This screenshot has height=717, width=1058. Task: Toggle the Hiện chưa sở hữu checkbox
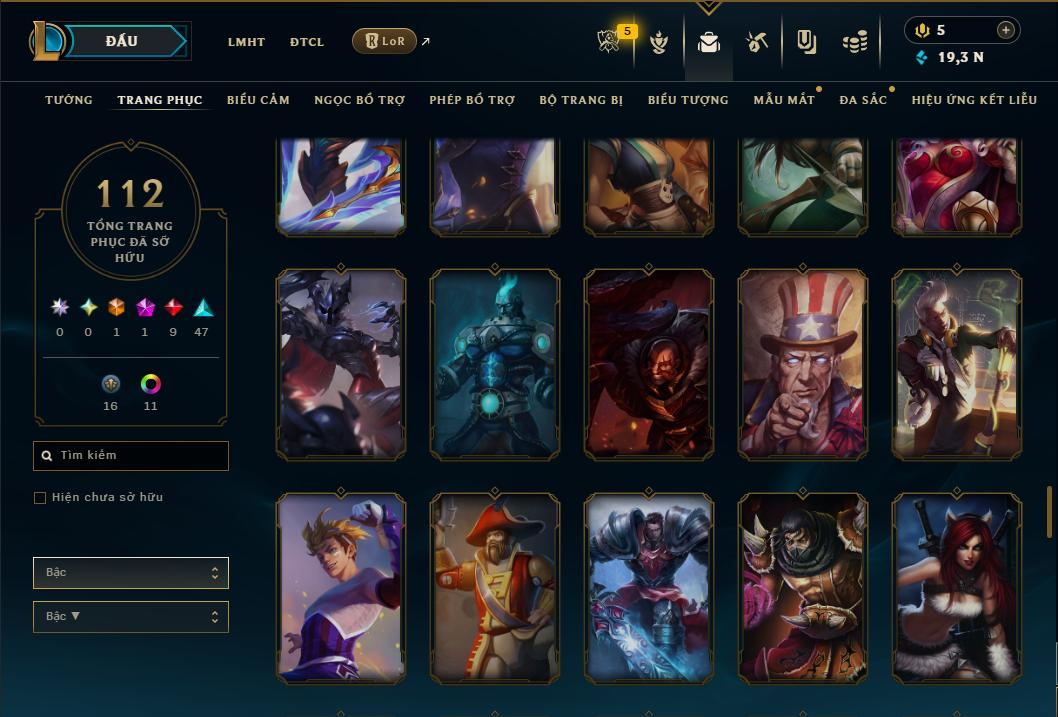(40, 498)
